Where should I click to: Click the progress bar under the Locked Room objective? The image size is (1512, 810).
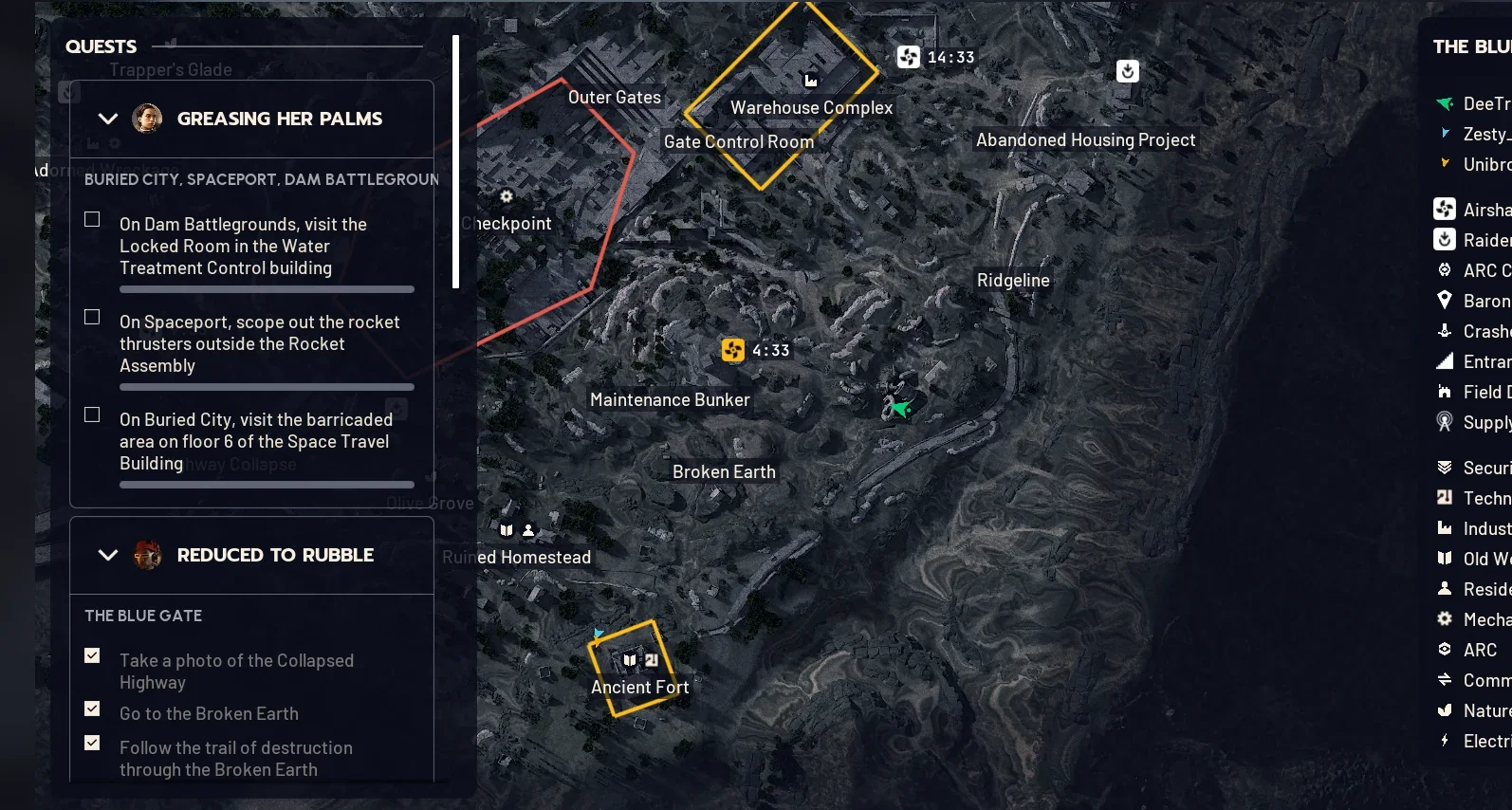(266, 288)
